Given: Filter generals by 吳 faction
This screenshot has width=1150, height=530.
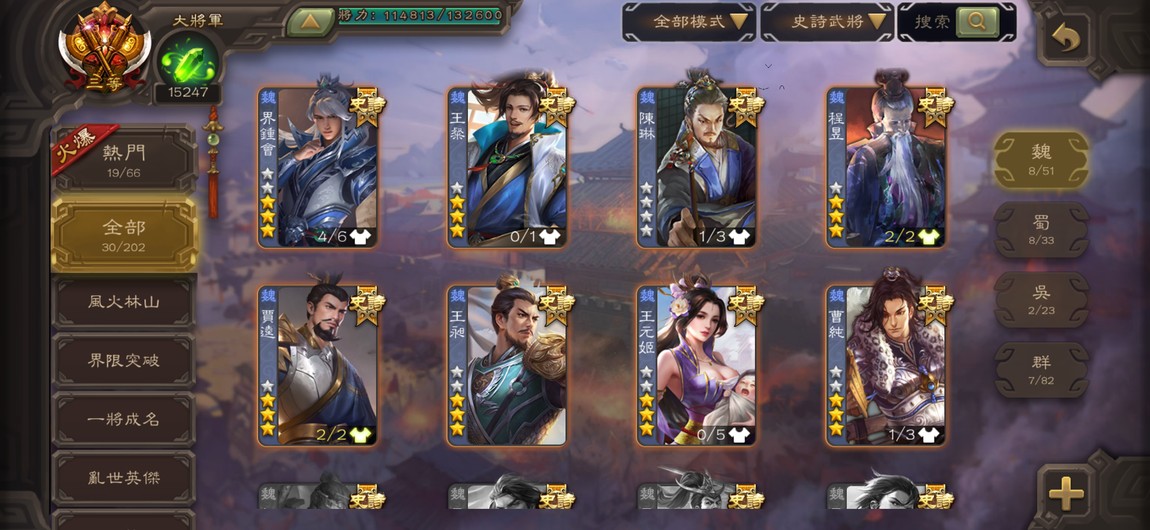Looking at the screenshot, I should [1041, 299].
